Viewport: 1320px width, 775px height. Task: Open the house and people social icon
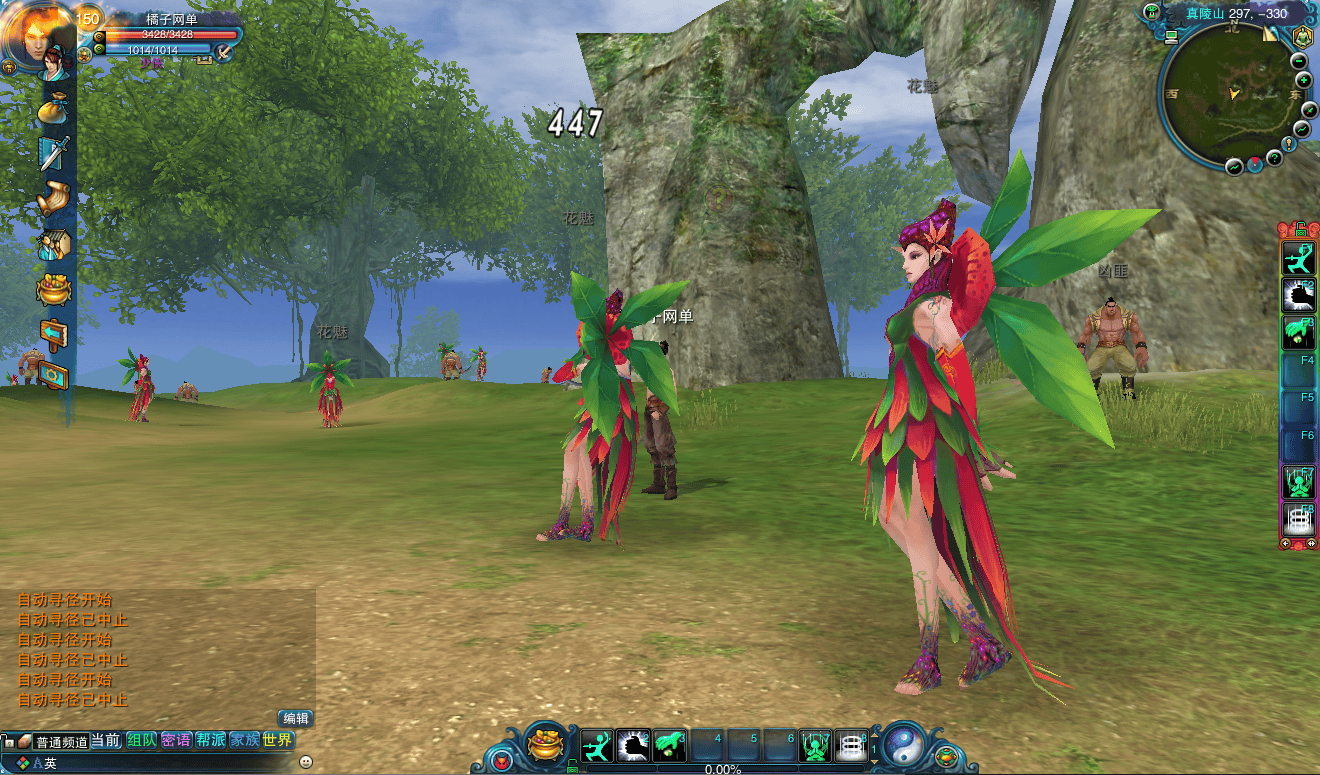[x=52, y=244]
